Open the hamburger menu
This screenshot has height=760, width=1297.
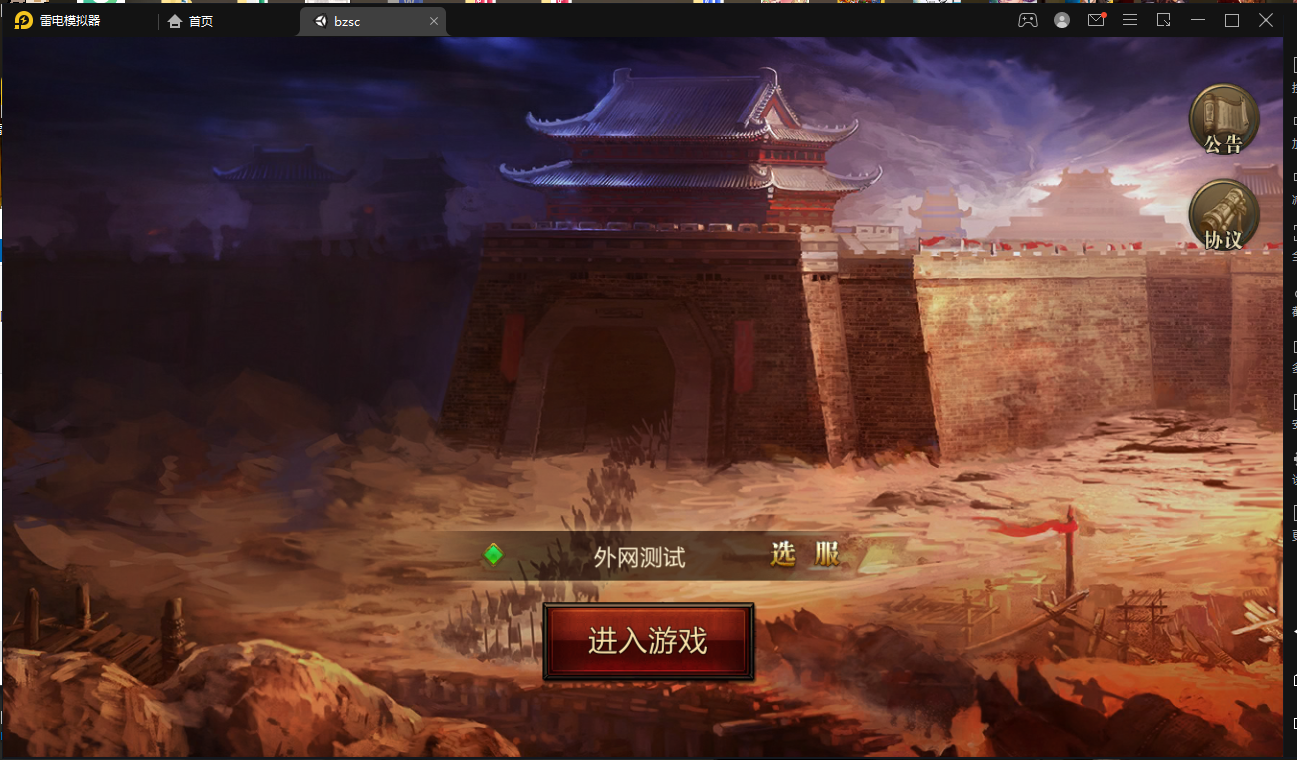pyautogui.click(x=1130, y=19)
